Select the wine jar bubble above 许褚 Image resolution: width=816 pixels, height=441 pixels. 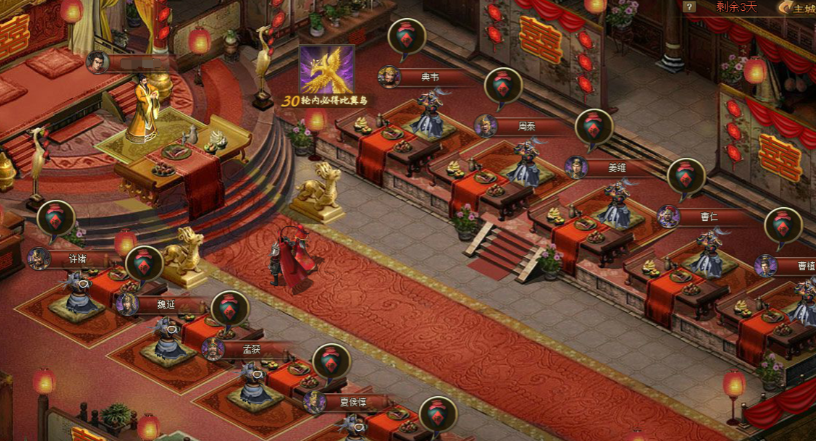[x=56, y=219]
